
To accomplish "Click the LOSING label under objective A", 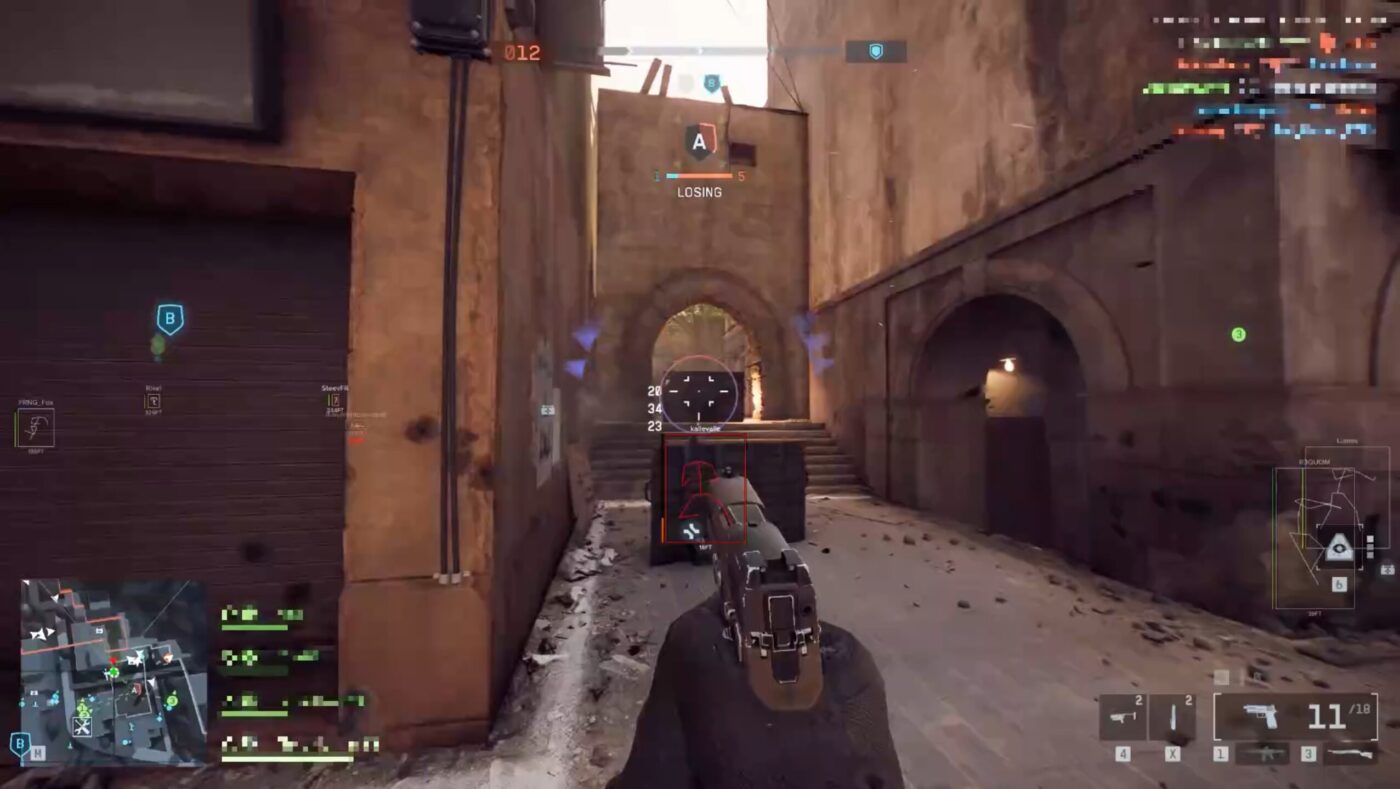I will pyautogui.click(x=699, y=192).
